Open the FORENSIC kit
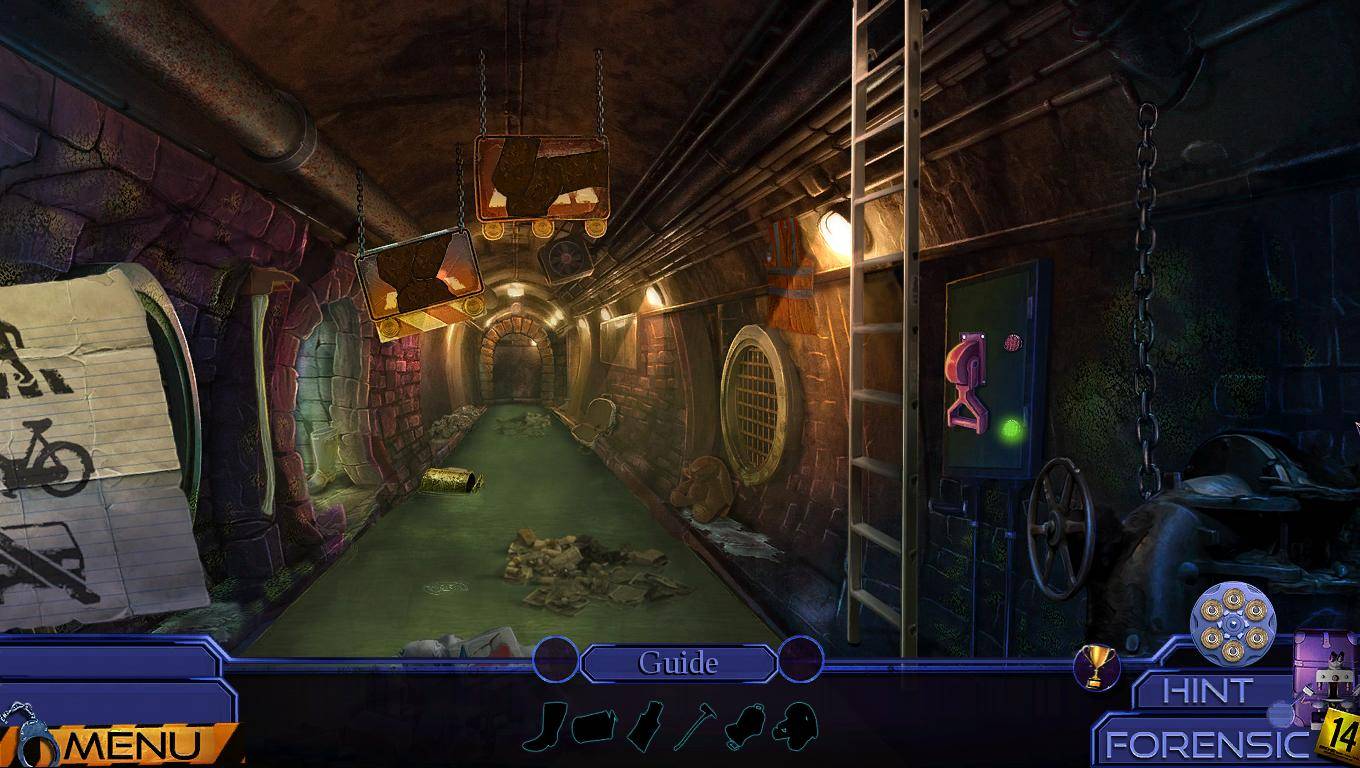 [x=1205, y=745]
